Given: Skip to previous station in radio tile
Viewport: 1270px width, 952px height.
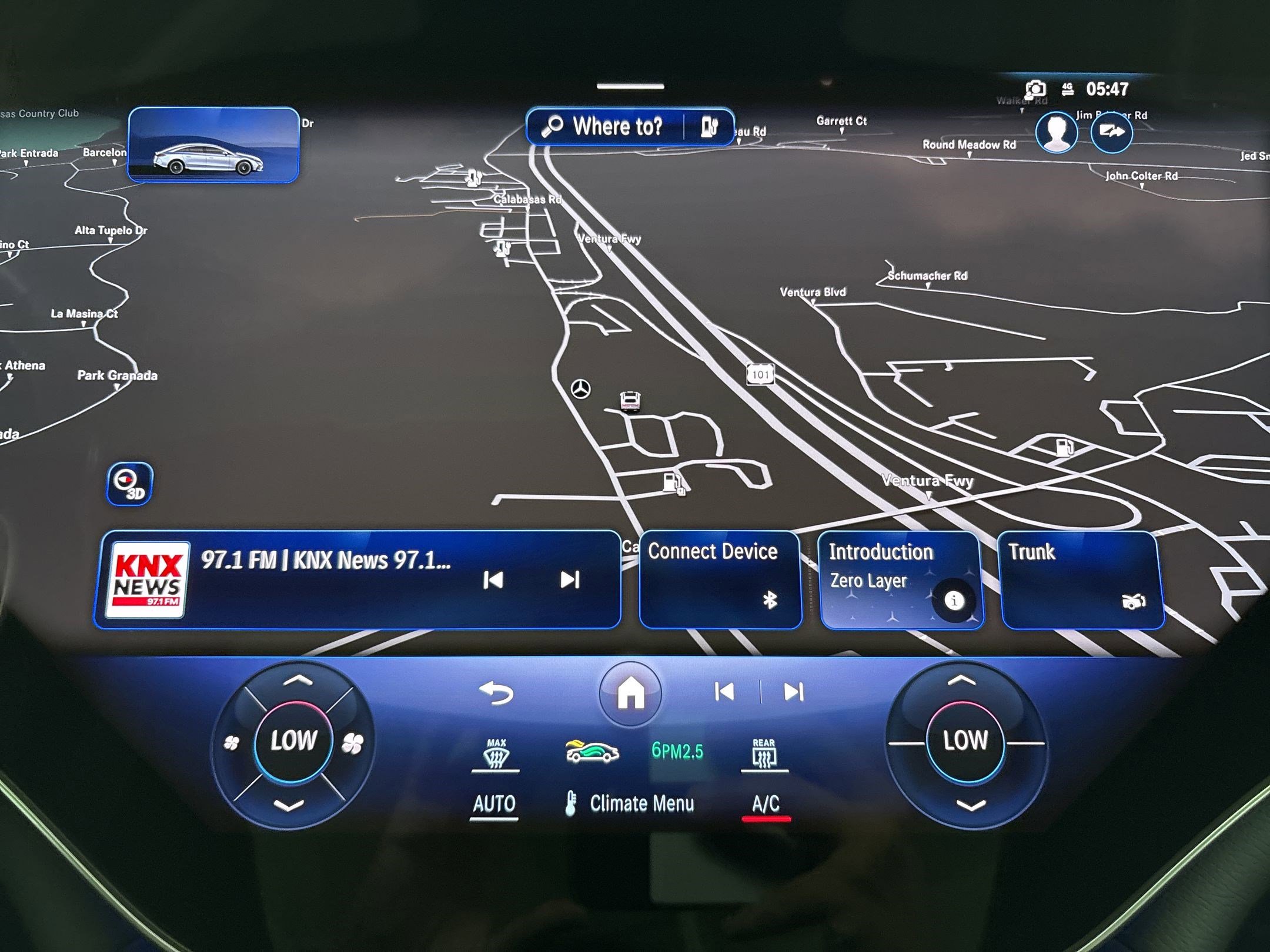Looking at the screenshot, I should [x=493, y=580].
